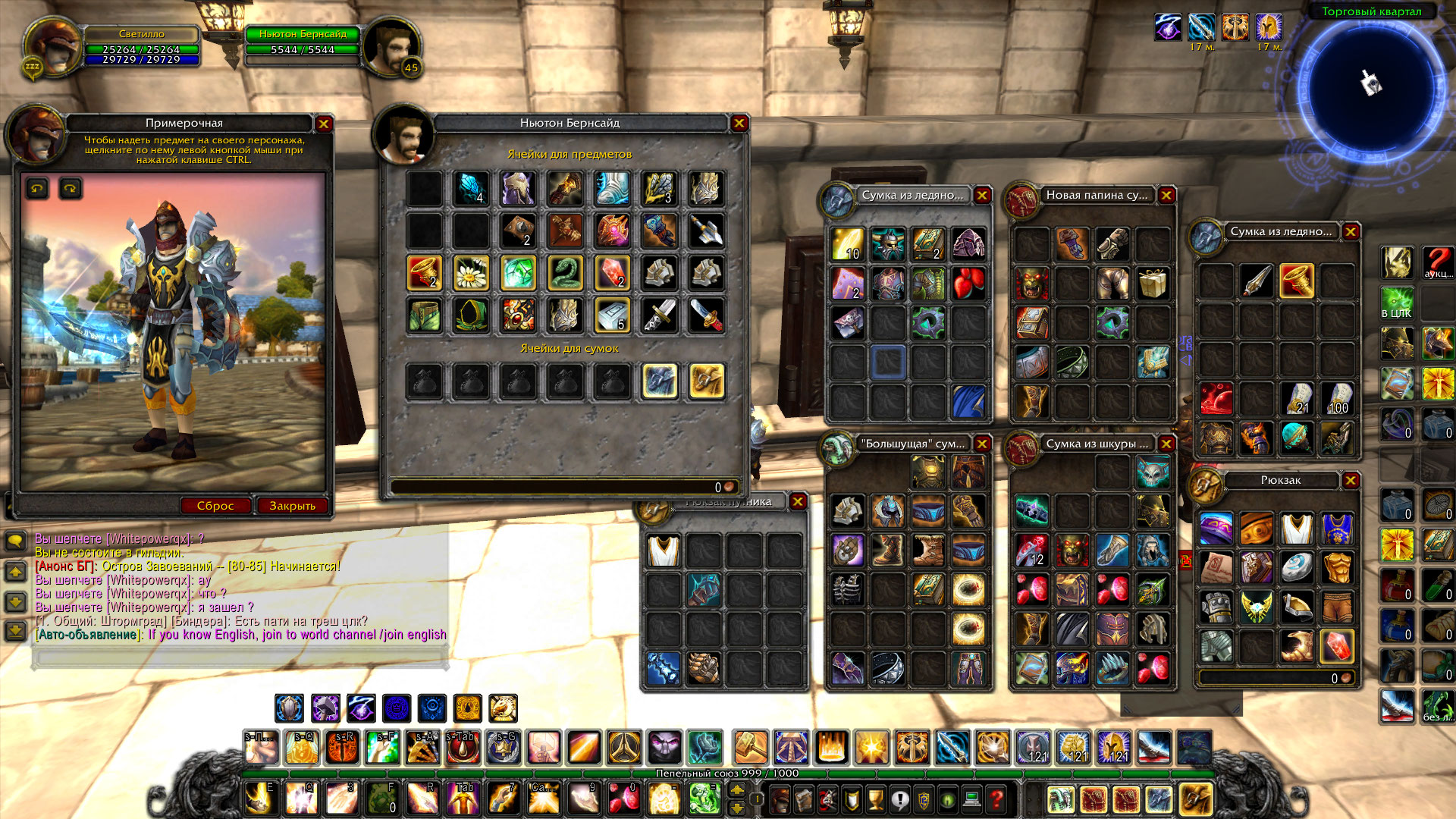Select the Светилло player portrait

click(53, 47)
